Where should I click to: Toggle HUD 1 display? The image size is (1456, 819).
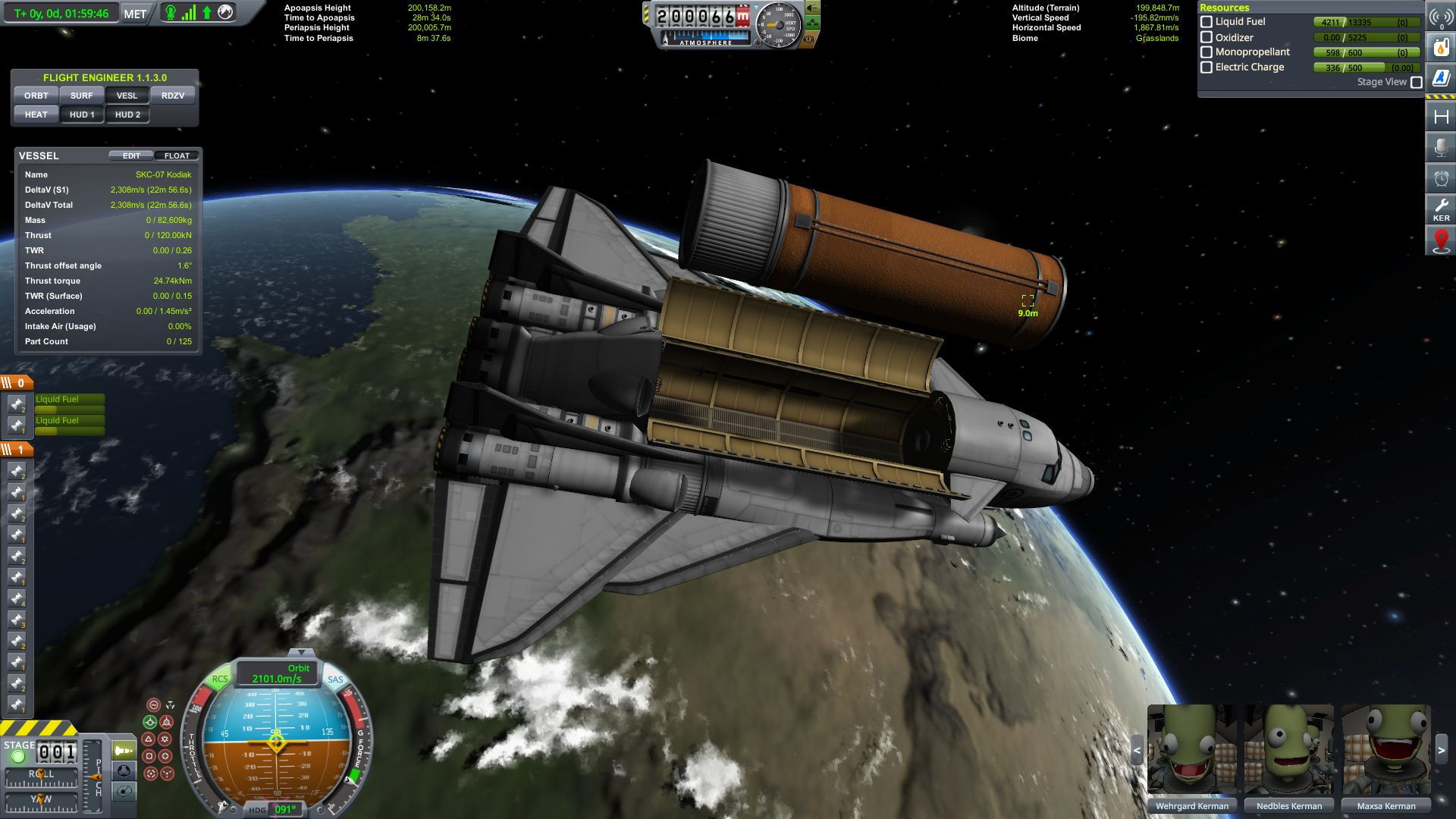82,115
